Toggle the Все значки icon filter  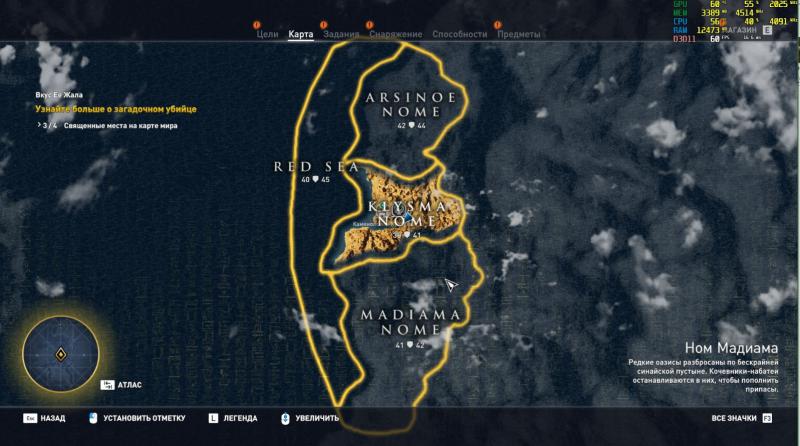click(x=735, y=418)
